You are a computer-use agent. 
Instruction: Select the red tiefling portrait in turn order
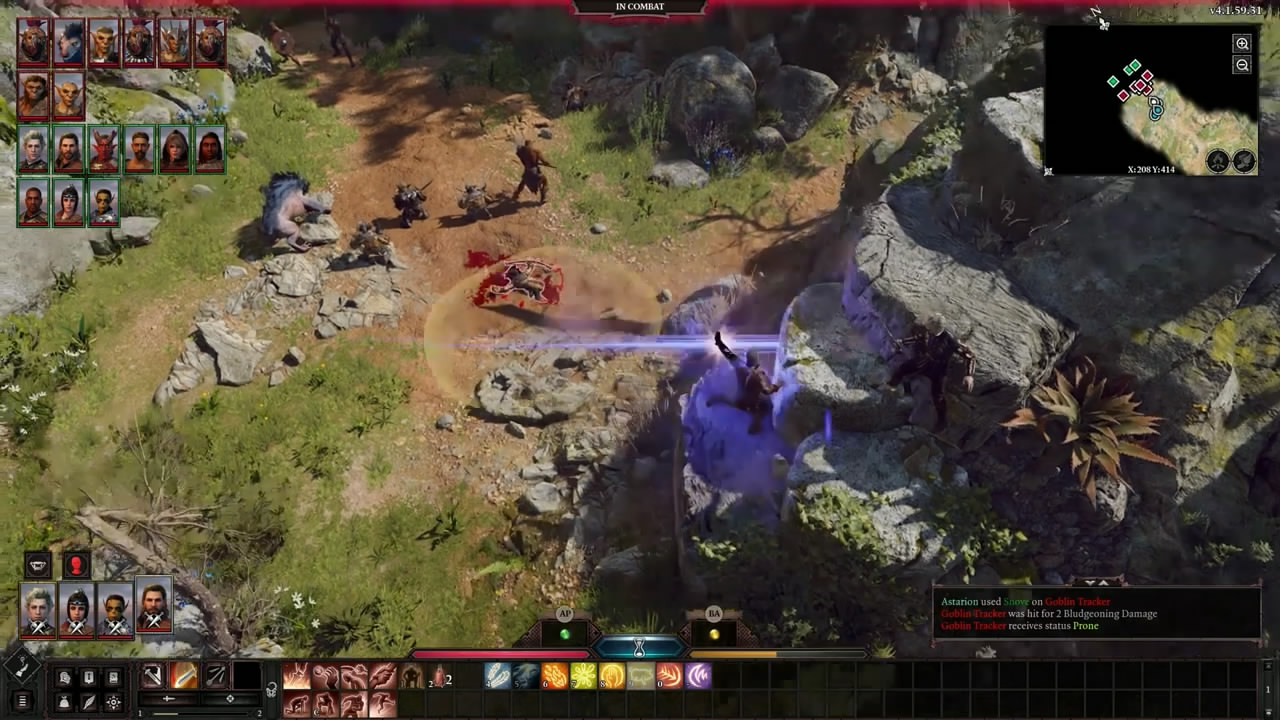pyautogui.click(x=103, y=150)
